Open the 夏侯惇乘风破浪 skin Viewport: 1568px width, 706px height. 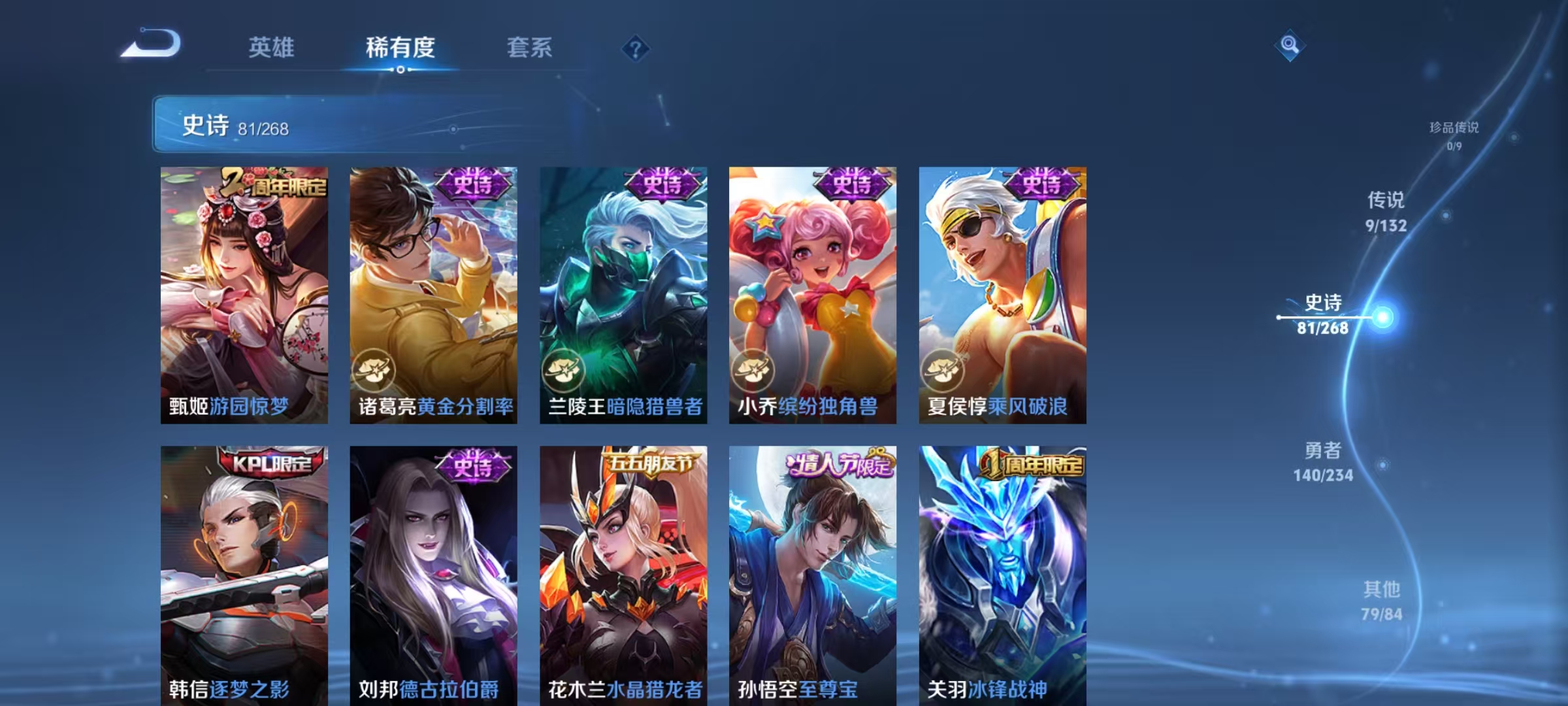[x=1002, y=294]
